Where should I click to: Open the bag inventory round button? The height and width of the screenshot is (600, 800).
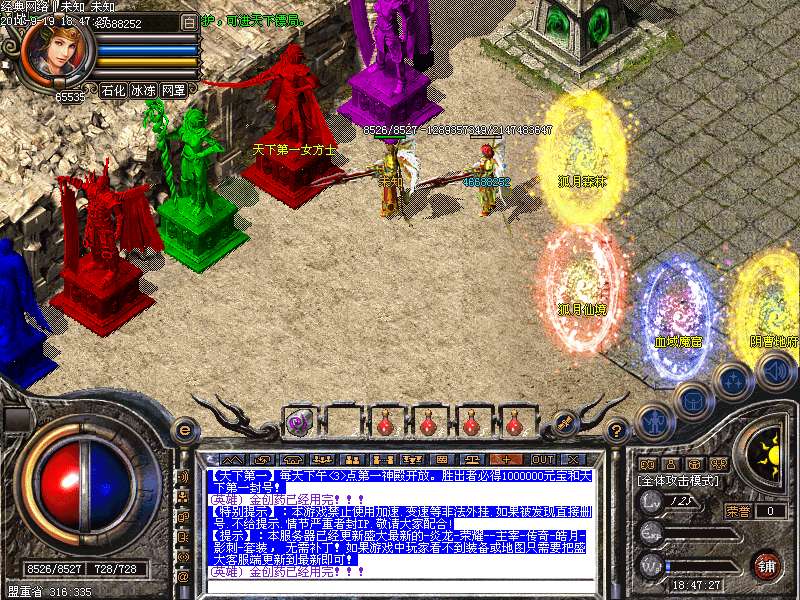point(693,401)
